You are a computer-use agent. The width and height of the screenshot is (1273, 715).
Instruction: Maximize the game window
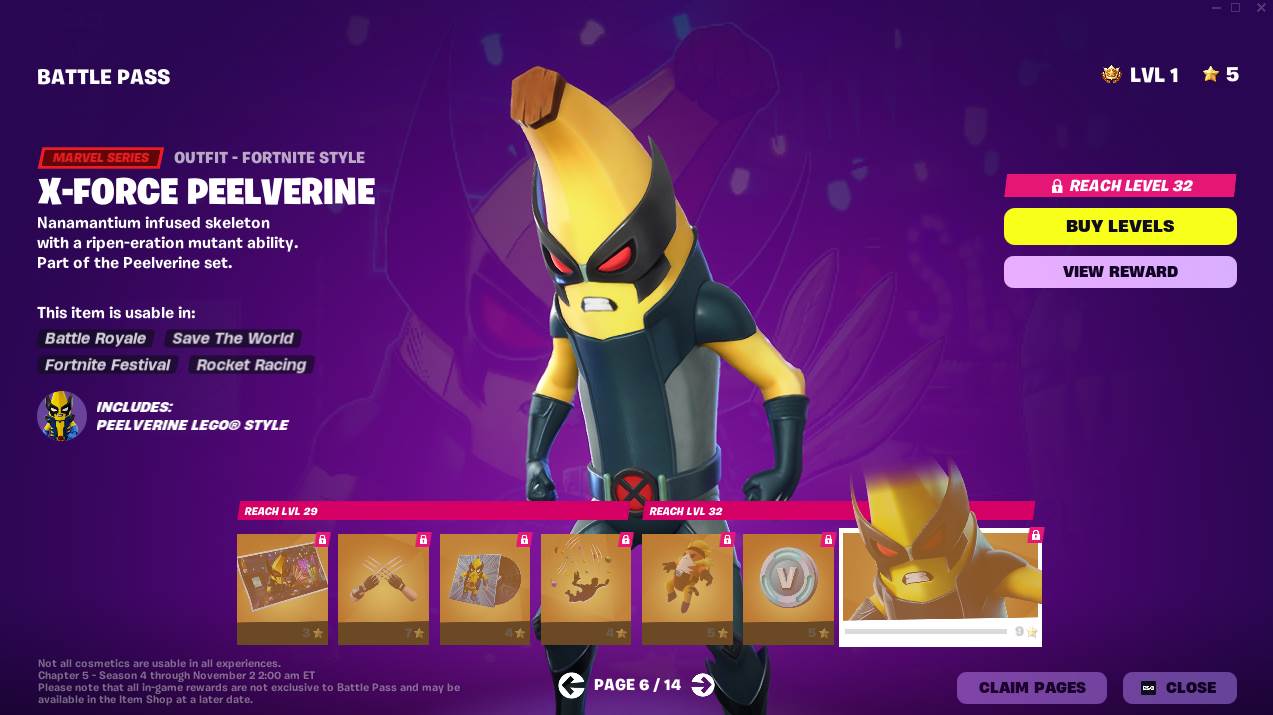point(1235,8)
